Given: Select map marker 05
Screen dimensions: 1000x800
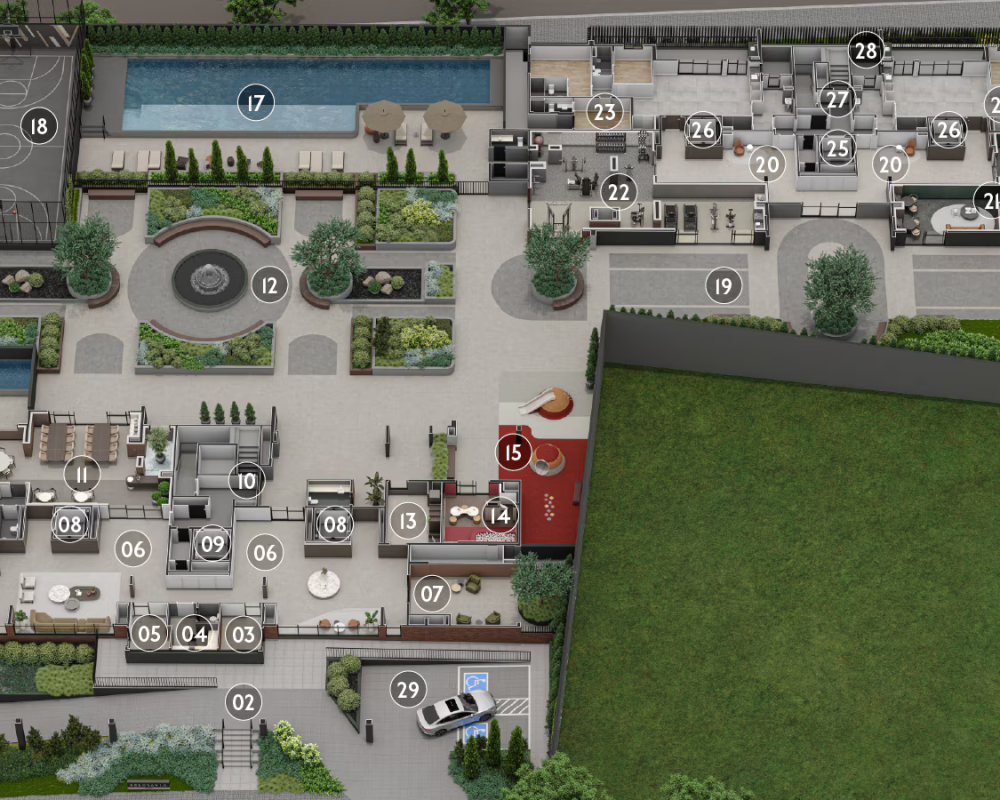Looking at the screenshot, I should click(x=149, y=633).
